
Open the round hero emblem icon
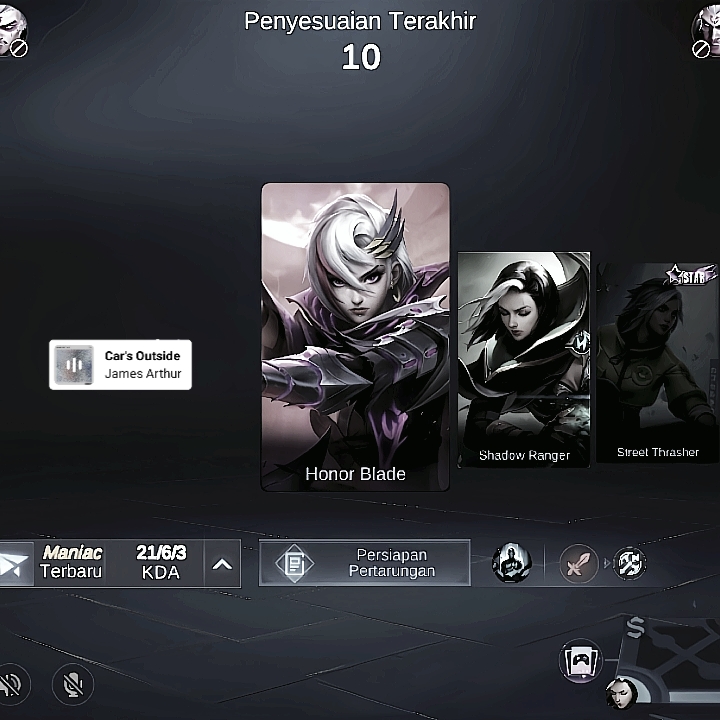pyautogui.click(x=511, y=563)
